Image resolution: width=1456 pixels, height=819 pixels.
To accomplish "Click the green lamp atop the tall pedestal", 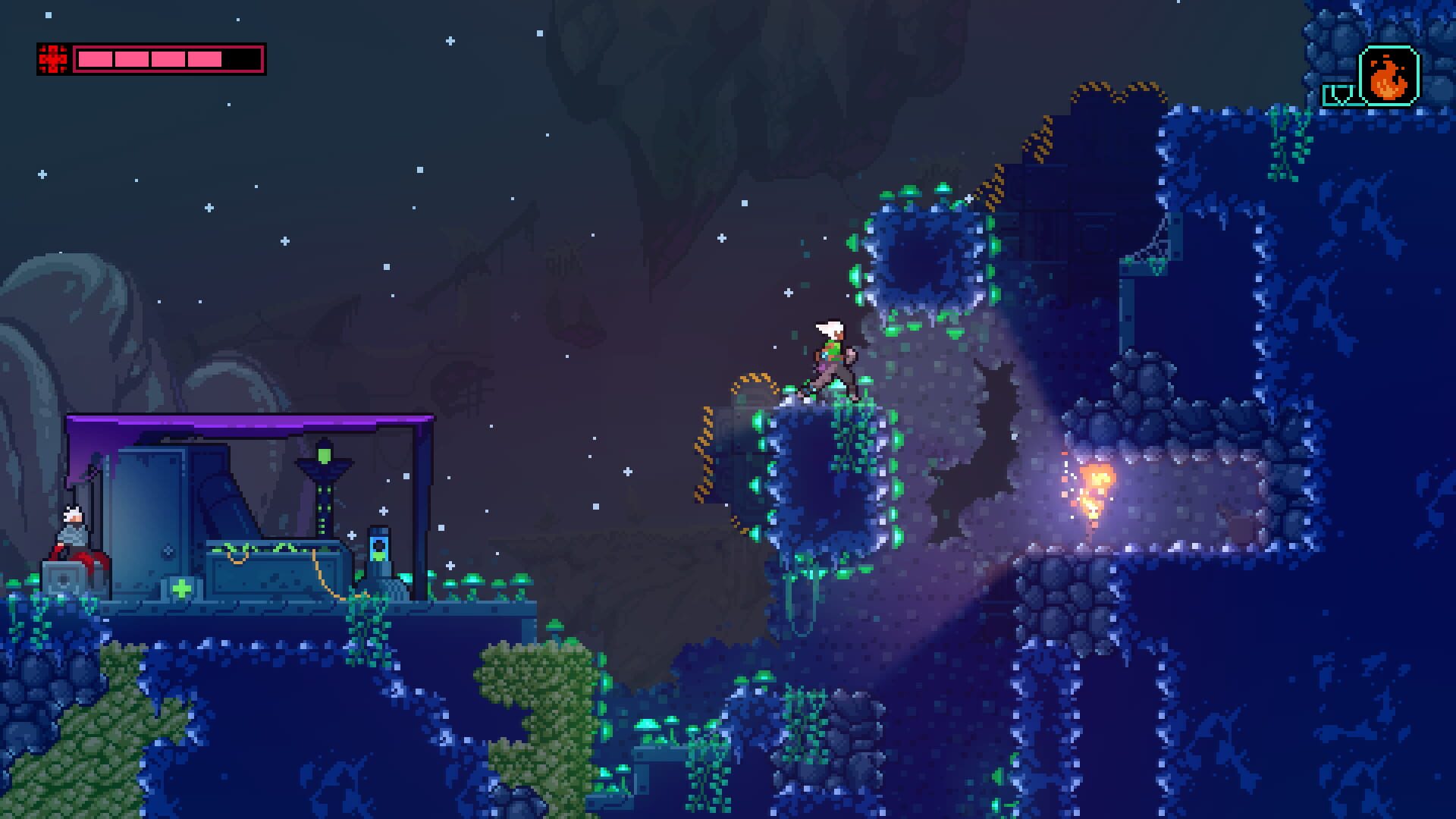I will [324, 453].
